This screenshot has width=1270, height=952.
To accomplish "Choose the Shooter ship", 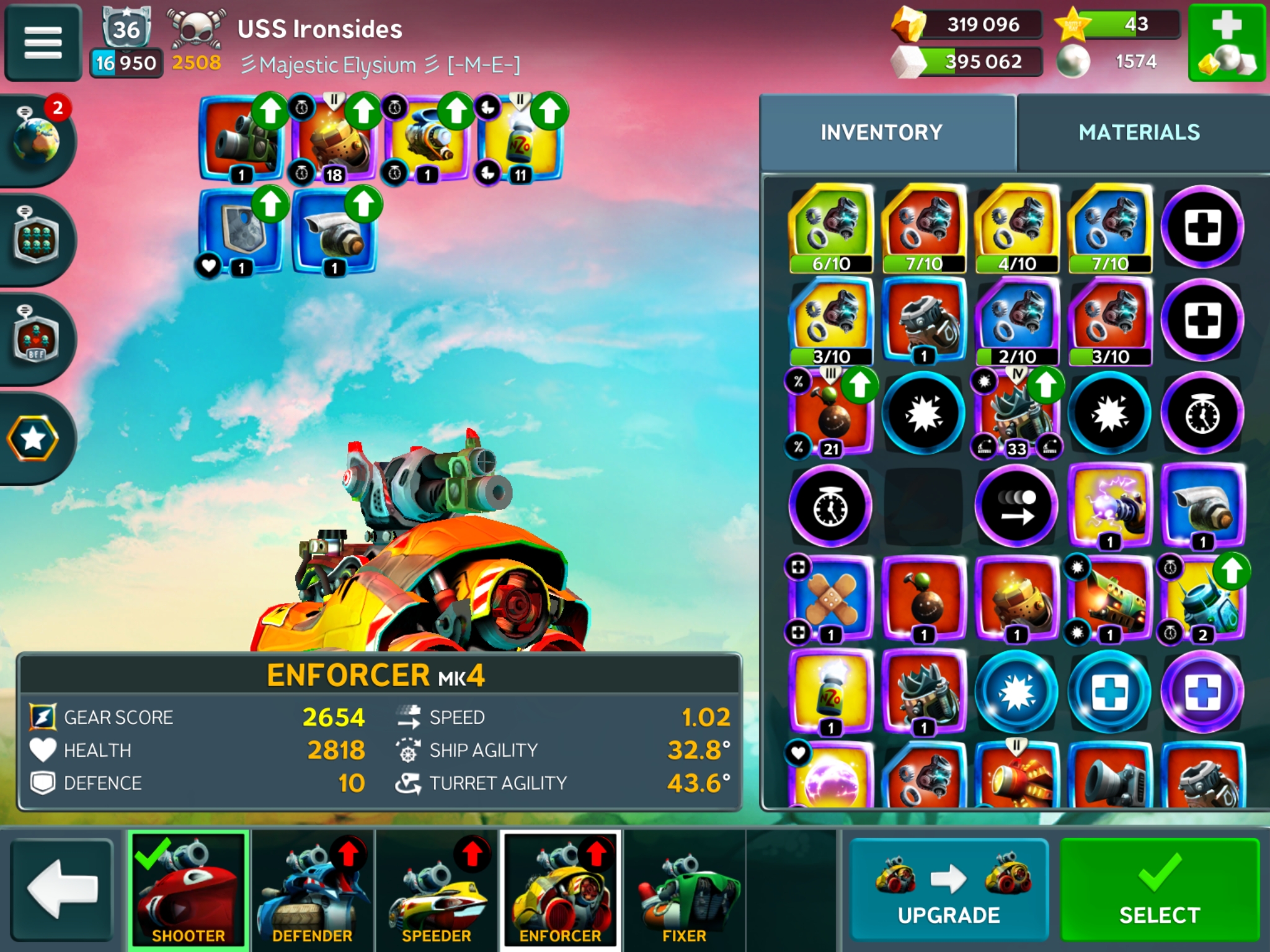I will point(189,890).
